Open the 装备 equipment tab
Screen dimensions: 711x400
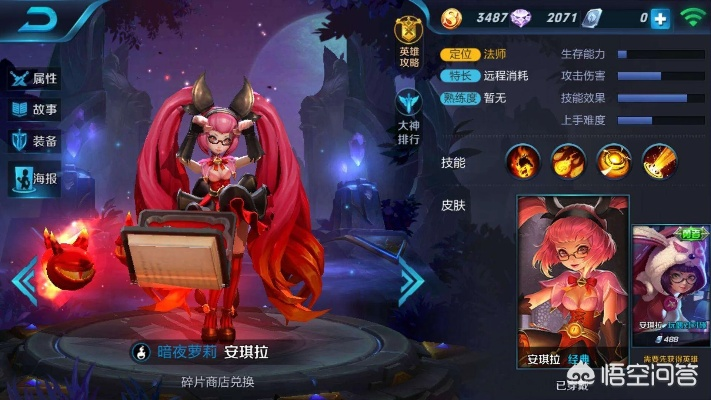(34, 141)
